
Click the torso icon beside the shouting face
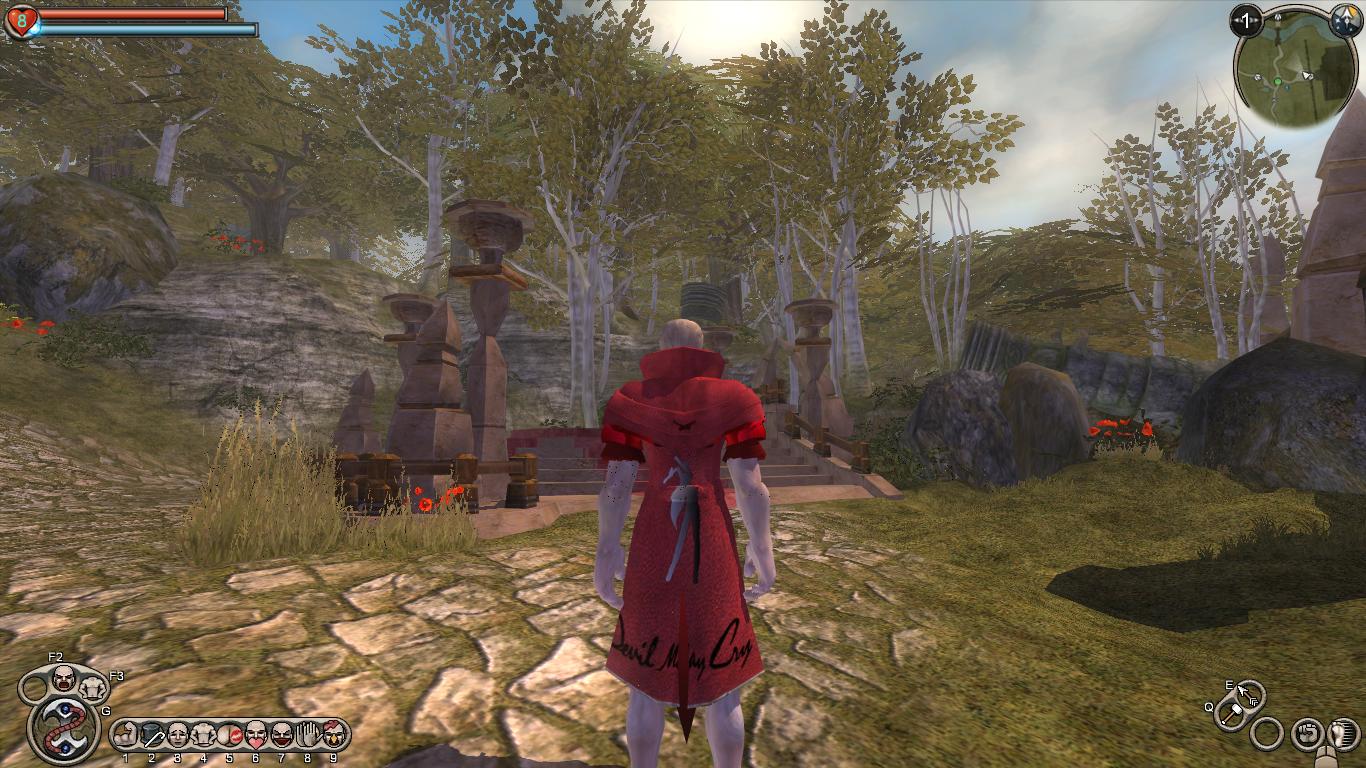click(93, 688)
